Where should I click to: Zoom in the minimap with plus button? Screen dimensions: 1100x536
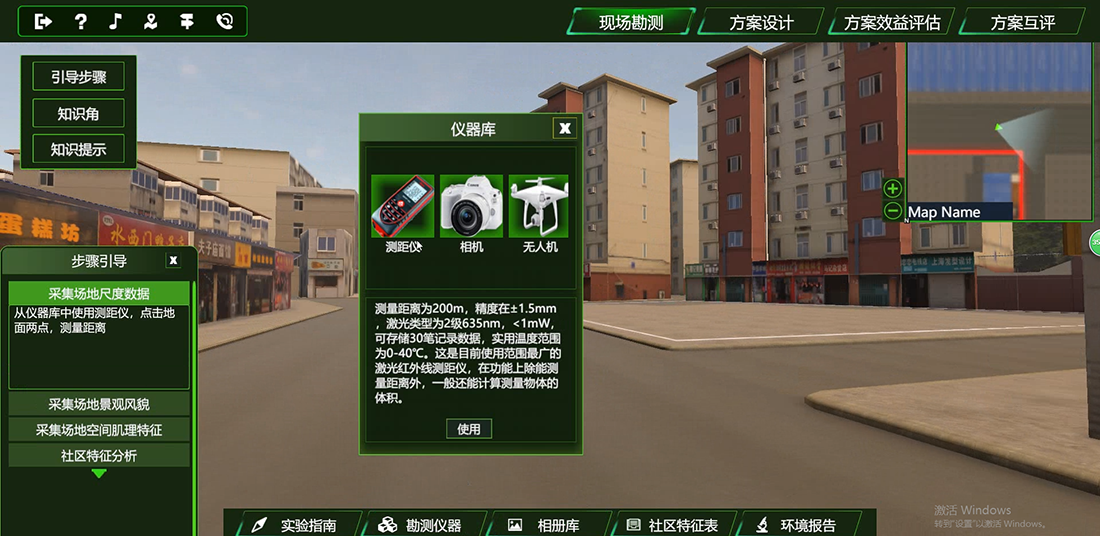click(x=893, y=188)
